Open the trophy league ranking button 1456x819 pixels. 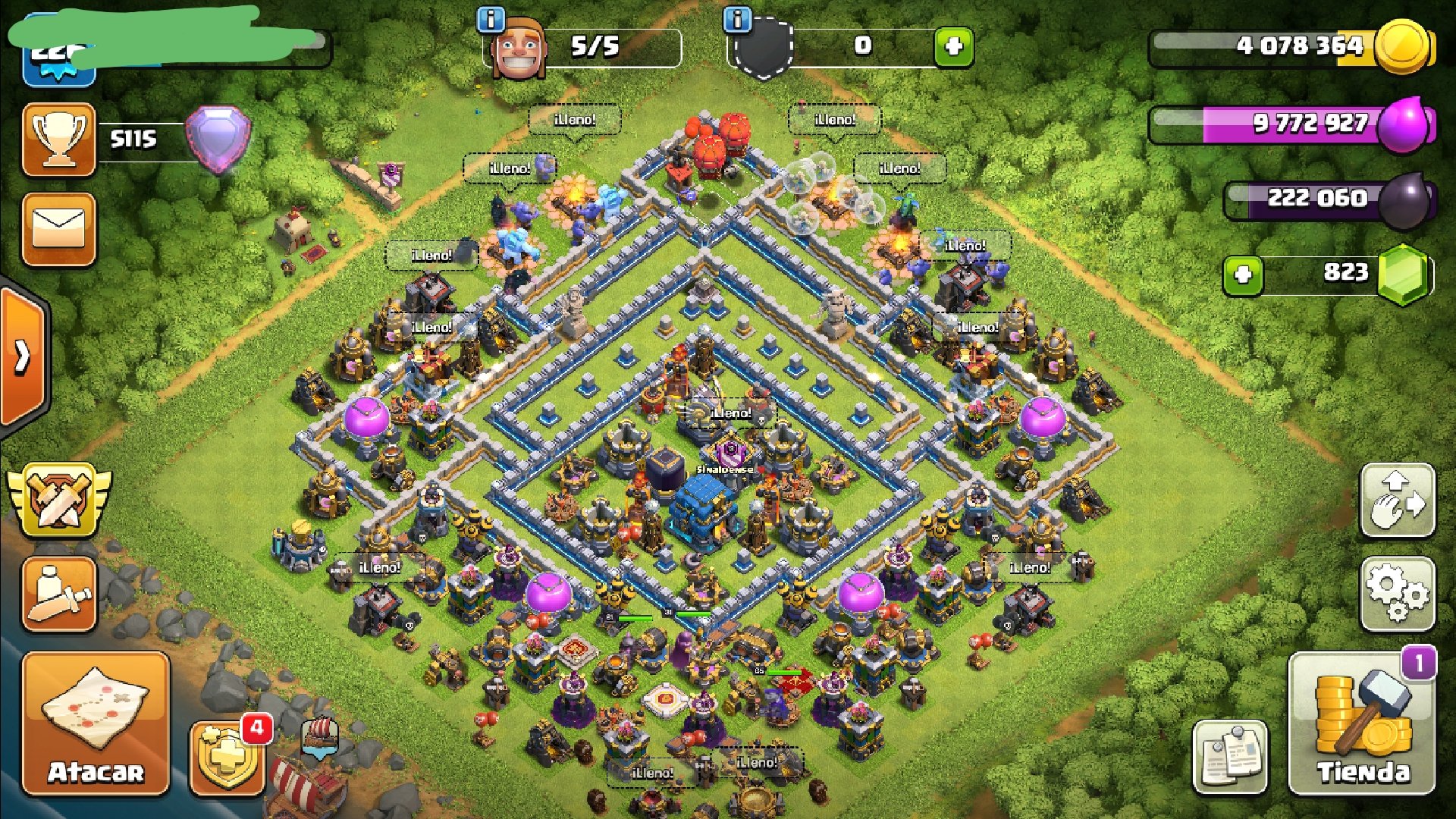(x=59, y=140)
